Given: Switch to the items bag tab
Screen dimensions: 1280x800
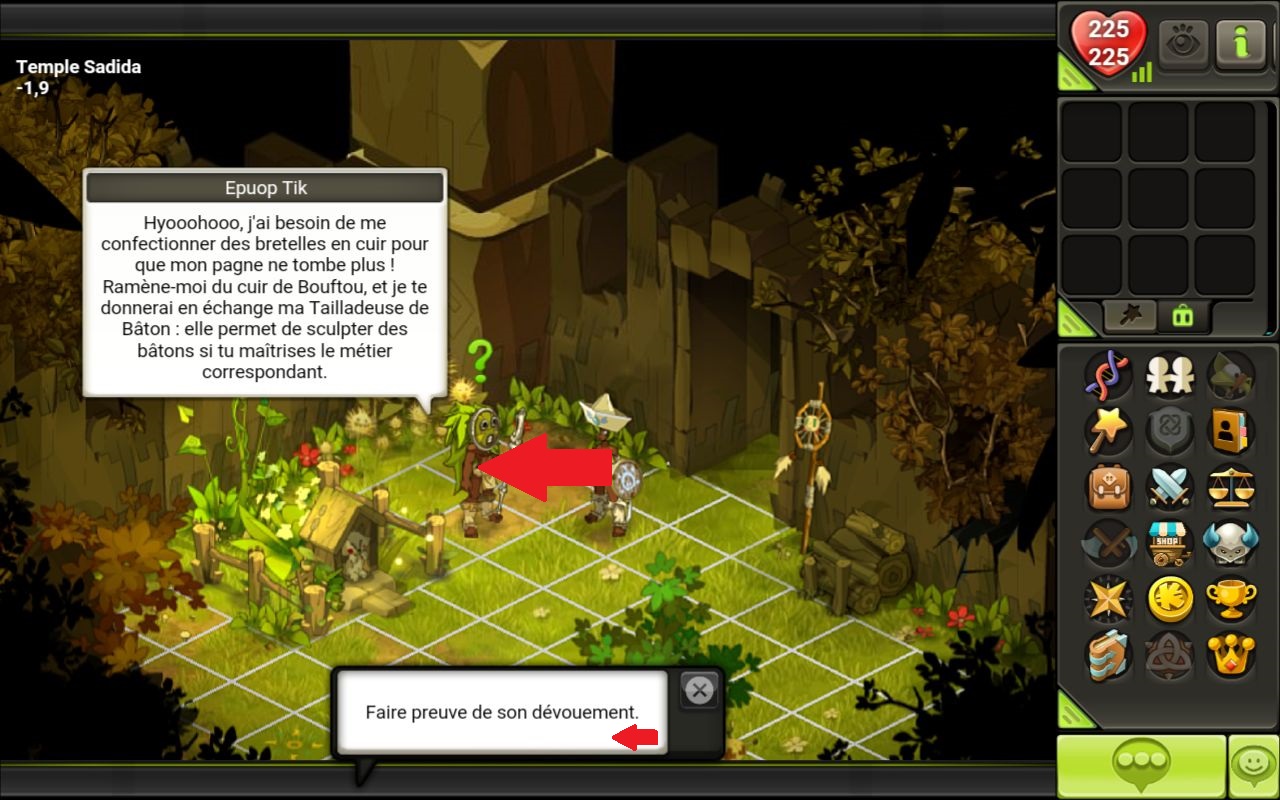Looking at the screenshot, I should pos(1183,316).
